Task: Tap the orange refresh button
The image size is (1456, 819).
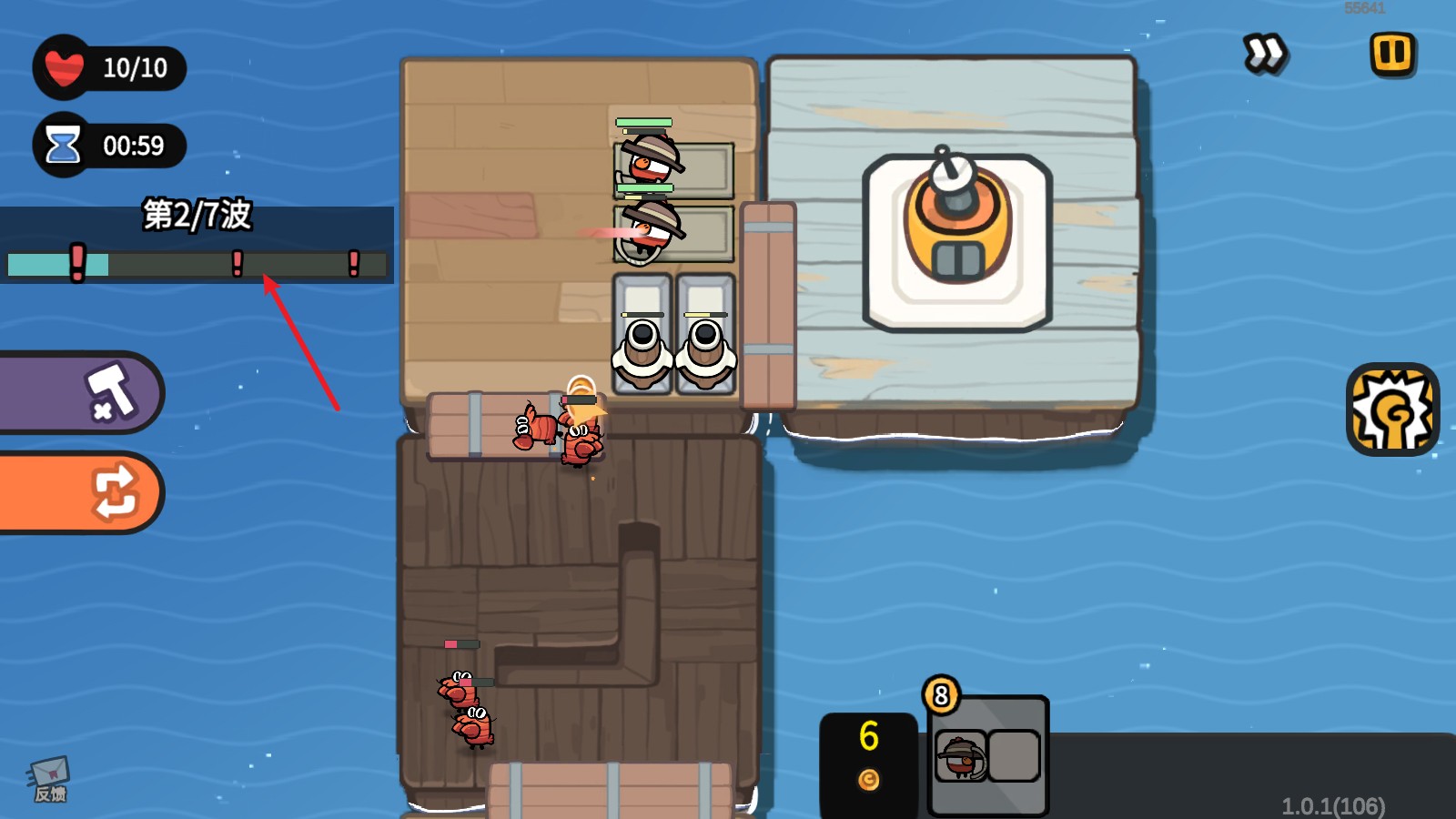Action: click(82, 492)
